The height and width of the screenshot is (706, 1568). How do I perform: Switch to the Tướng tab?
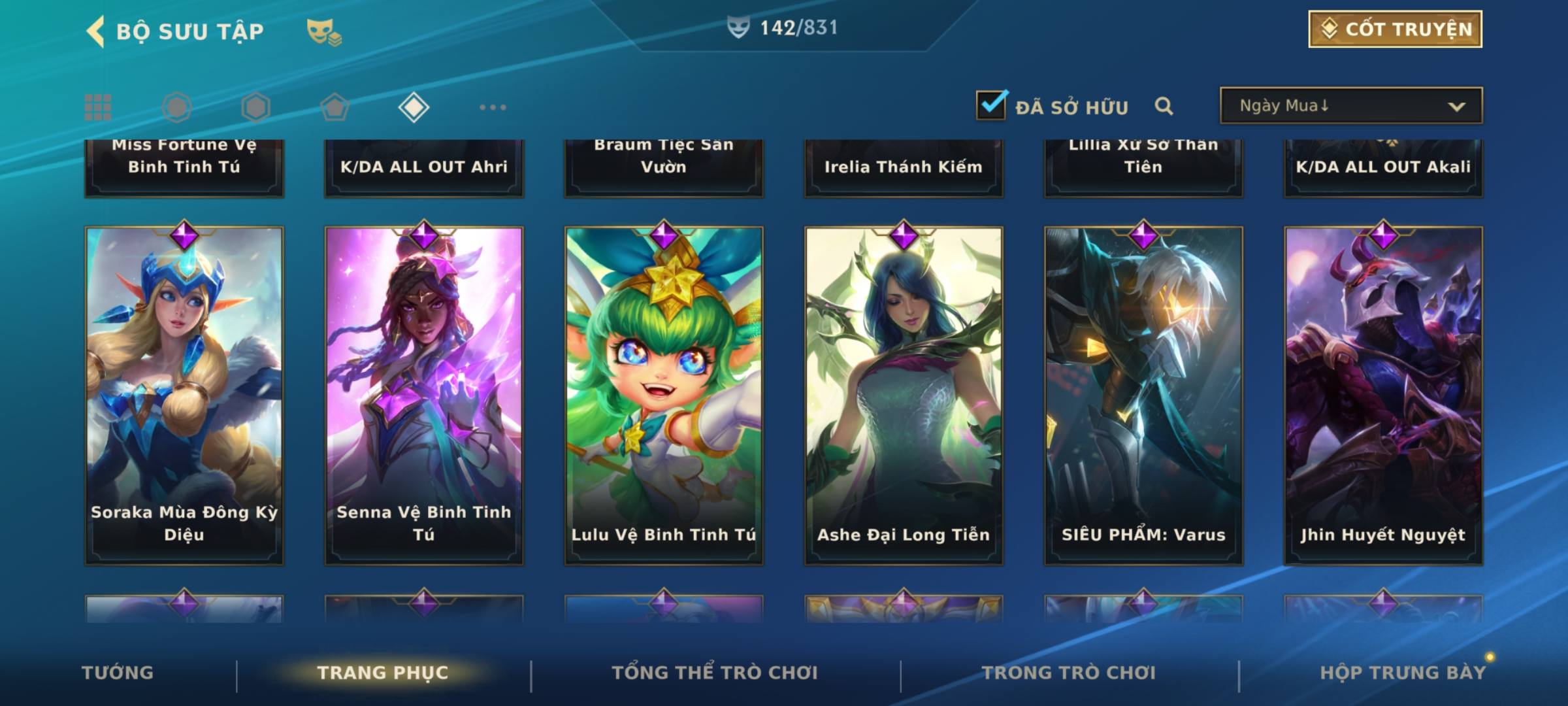pos(118,673)
